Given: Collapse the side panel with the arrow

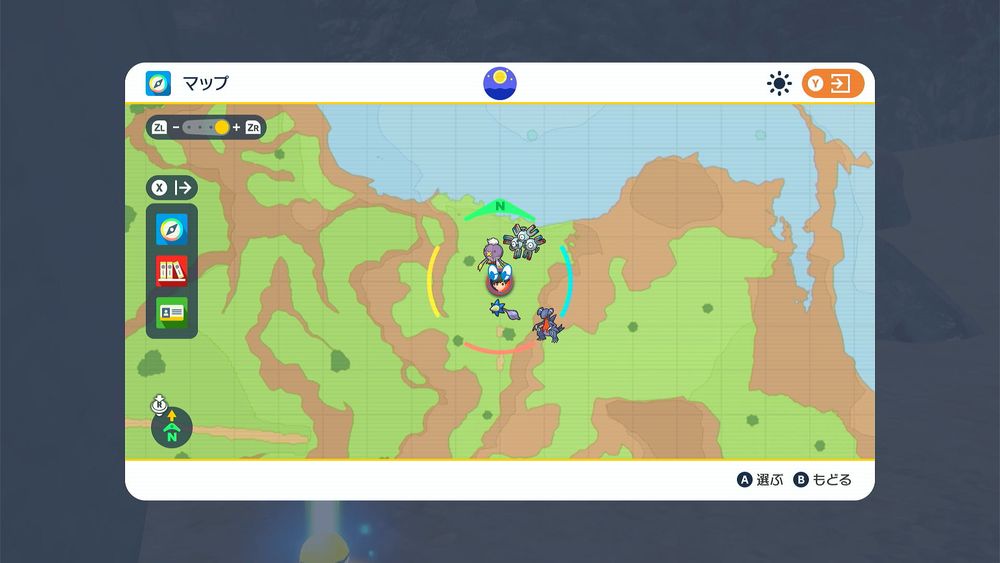Looking at the screenshot, I should point(173,187).
